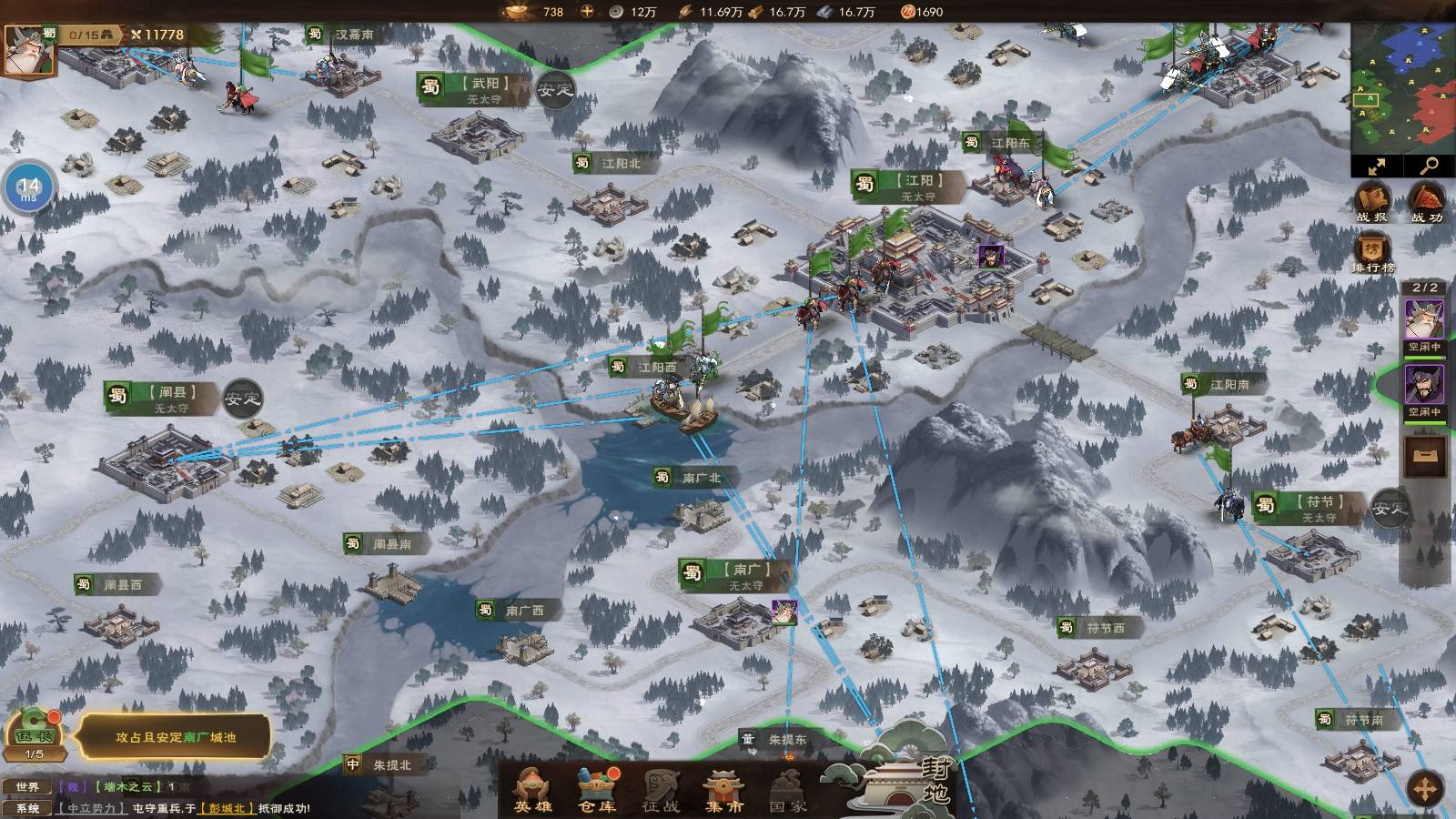Open the 仓库 warehouse

click(x=597, y=788)
